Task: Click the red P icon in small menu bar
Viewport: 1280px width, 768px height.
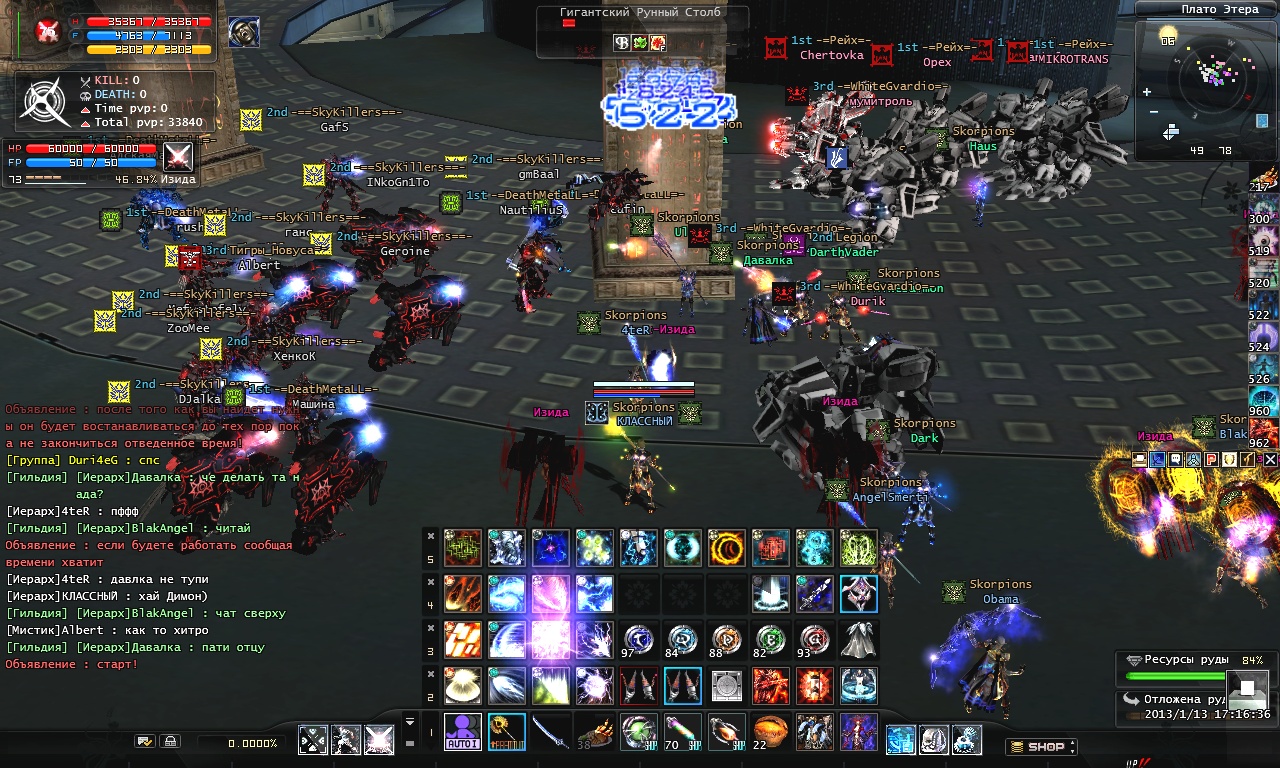Action: (1210, 459)
